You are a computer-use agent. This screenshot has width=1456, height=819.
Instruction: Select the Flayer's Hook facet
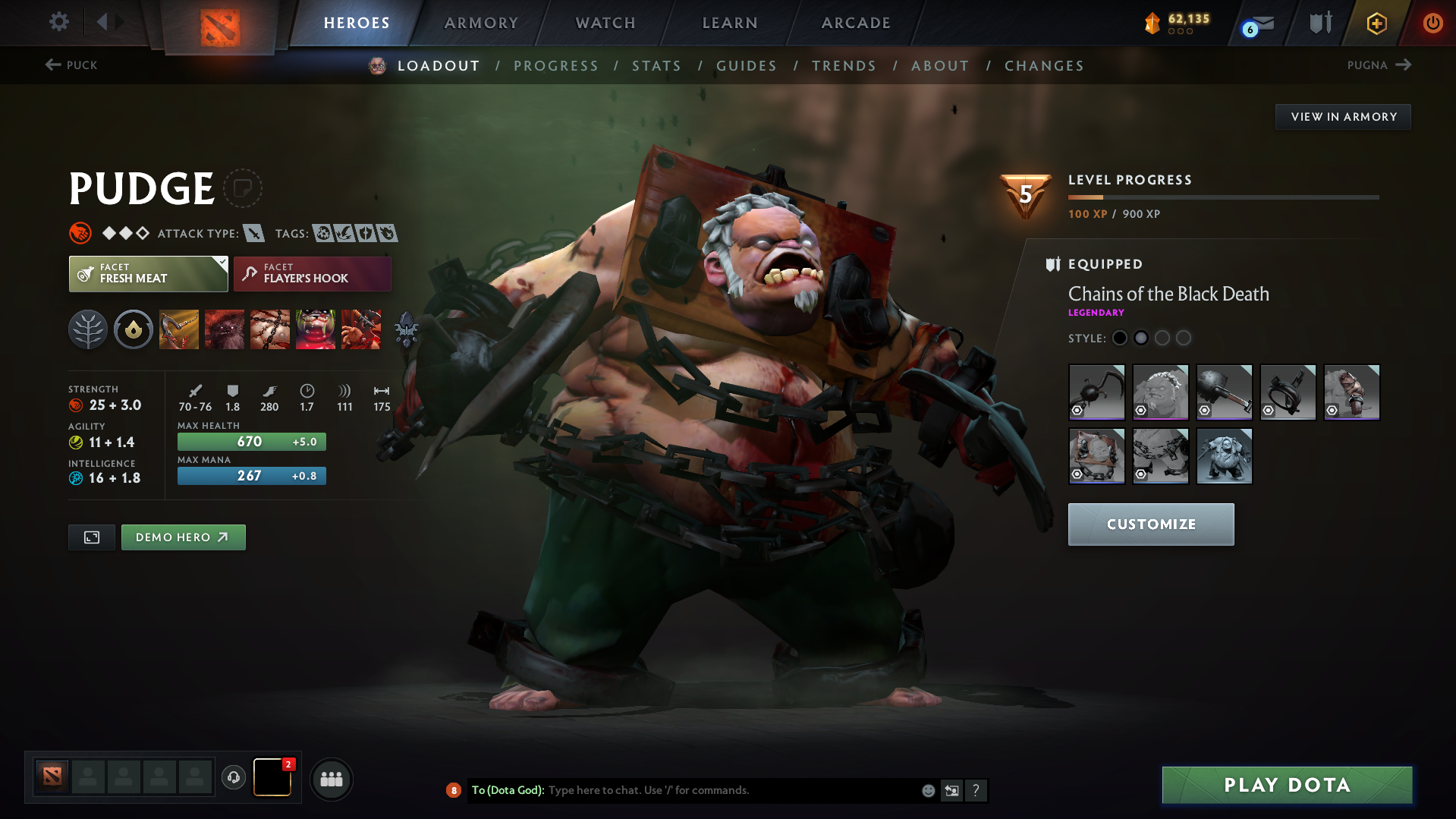[x=312, y=273]
